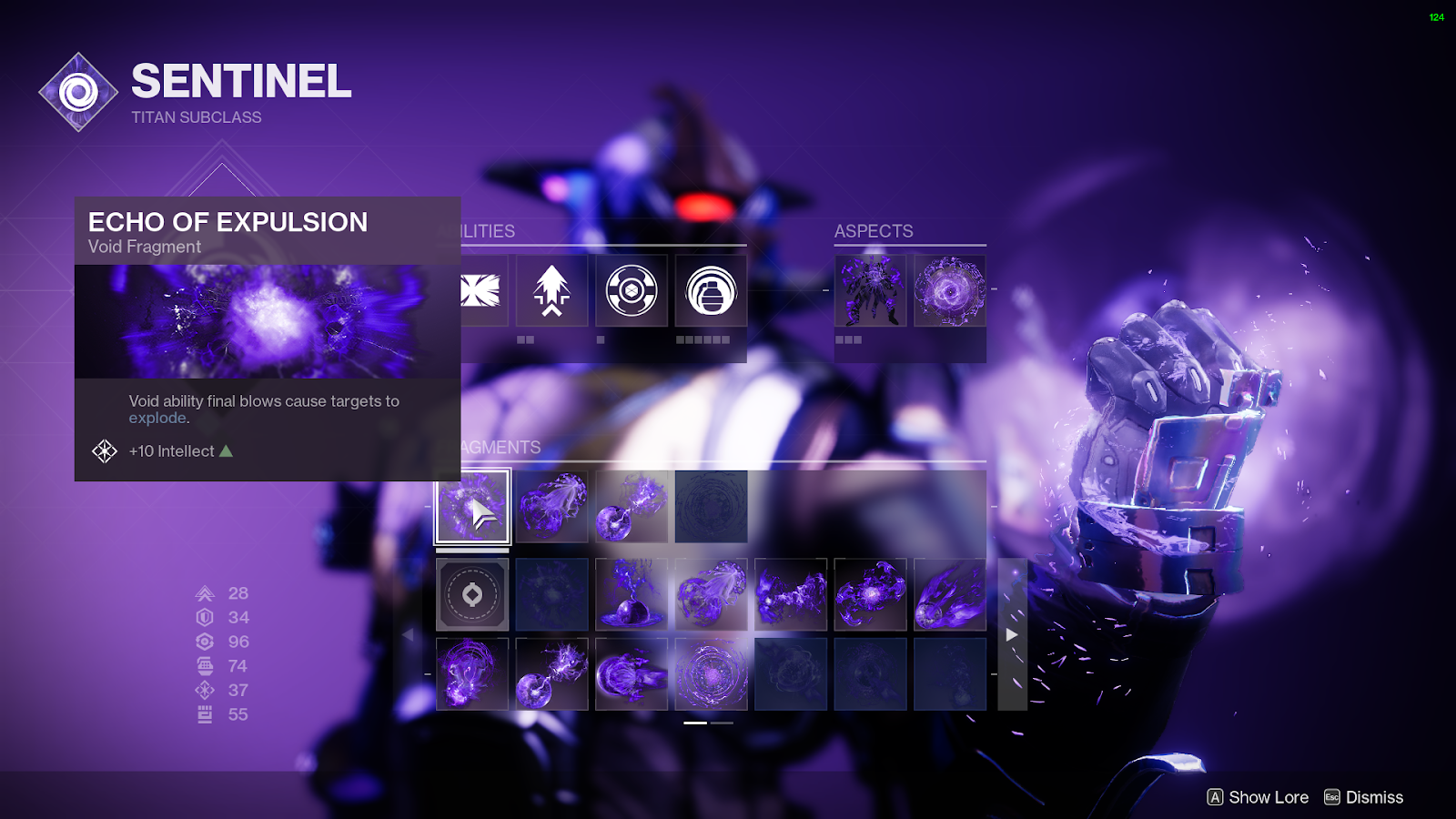Choose the empty fragment socket option
Screen dimensions: 1456x819
[x=472, y=595]
